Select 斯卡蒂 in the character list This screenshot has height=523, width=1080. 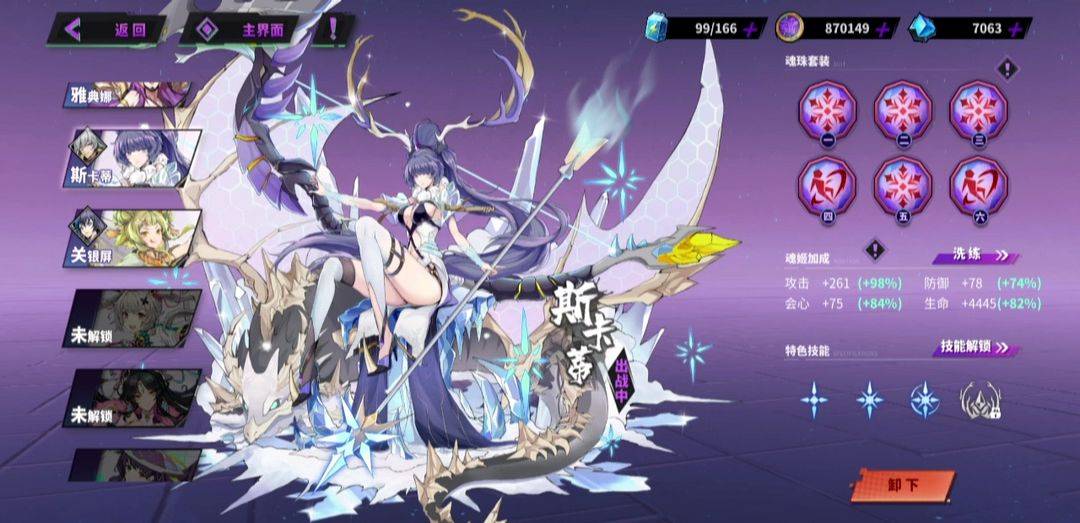[x=135, y=159]
